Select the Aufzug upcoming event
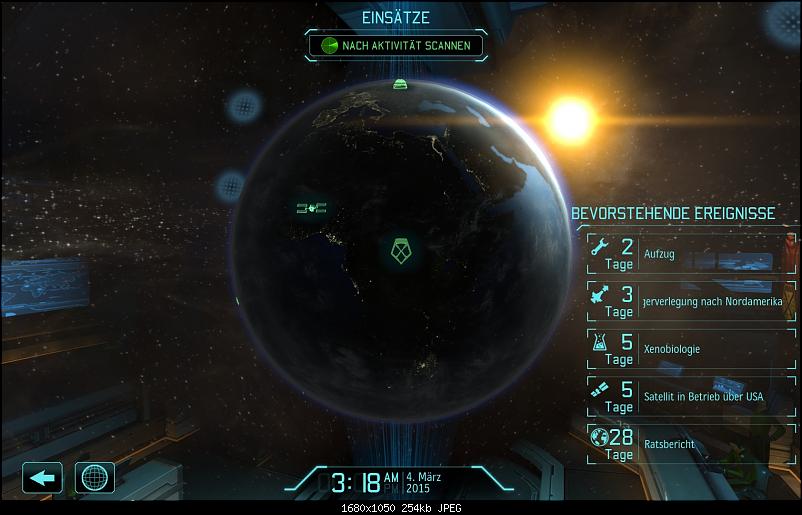 point(684,254)
